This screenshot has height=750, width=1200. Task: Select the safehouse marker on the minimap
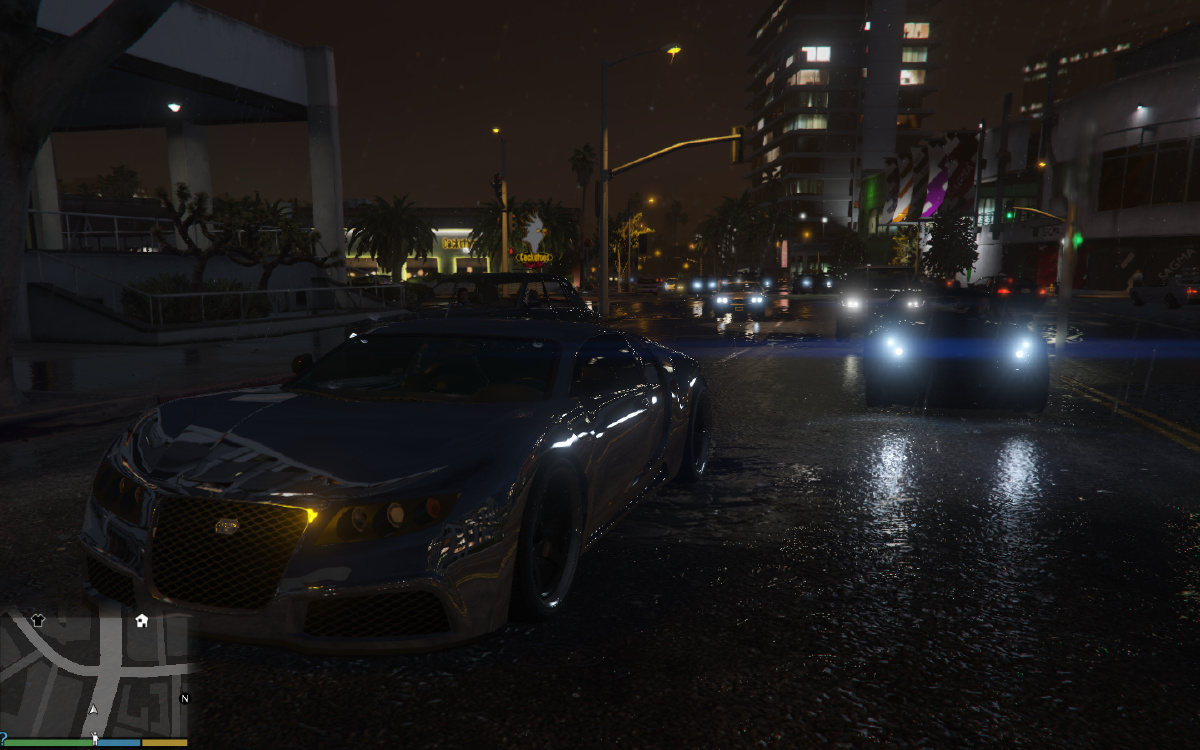tap(142, 620)
